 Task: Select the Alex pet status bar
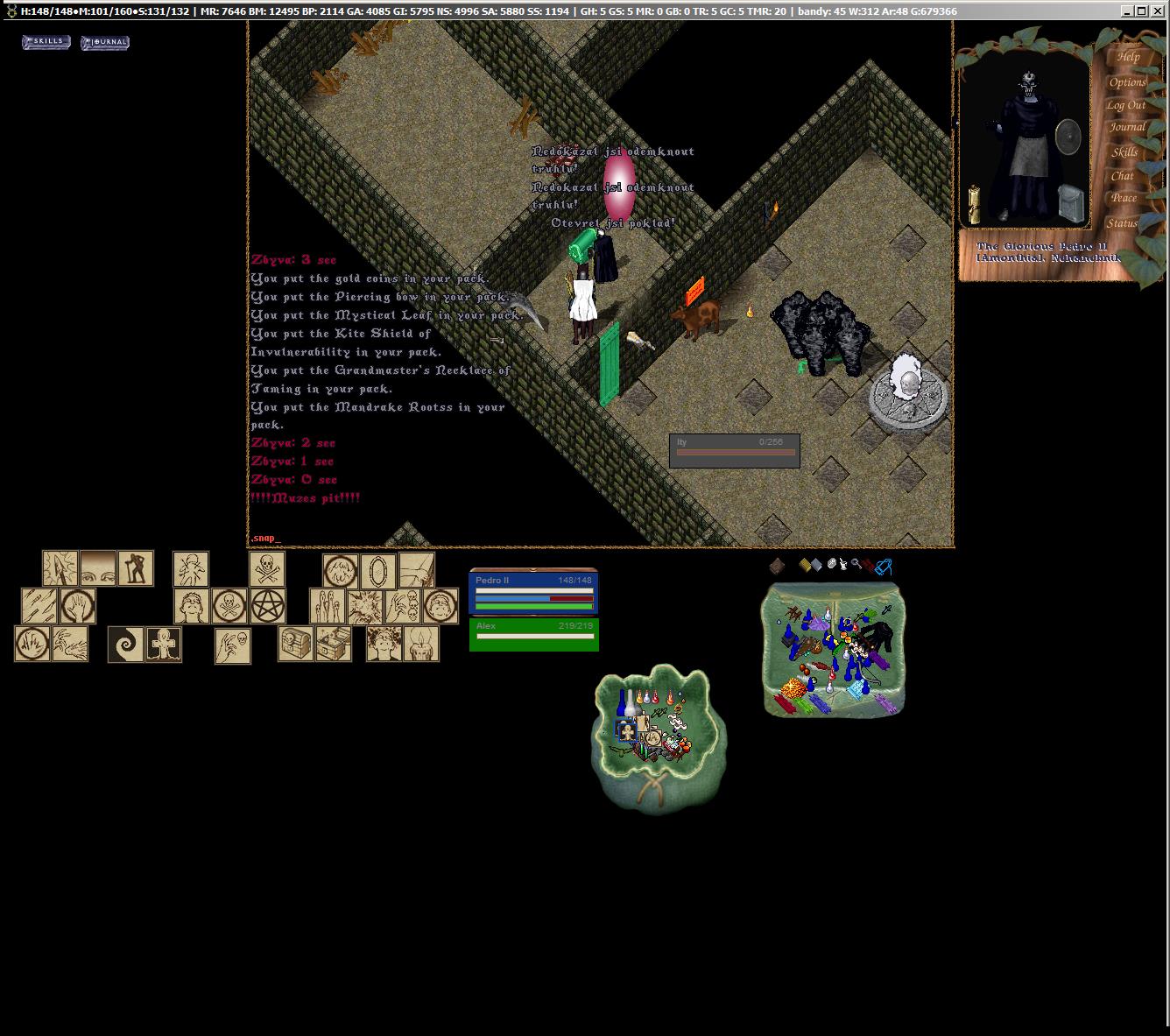(533, 635)
